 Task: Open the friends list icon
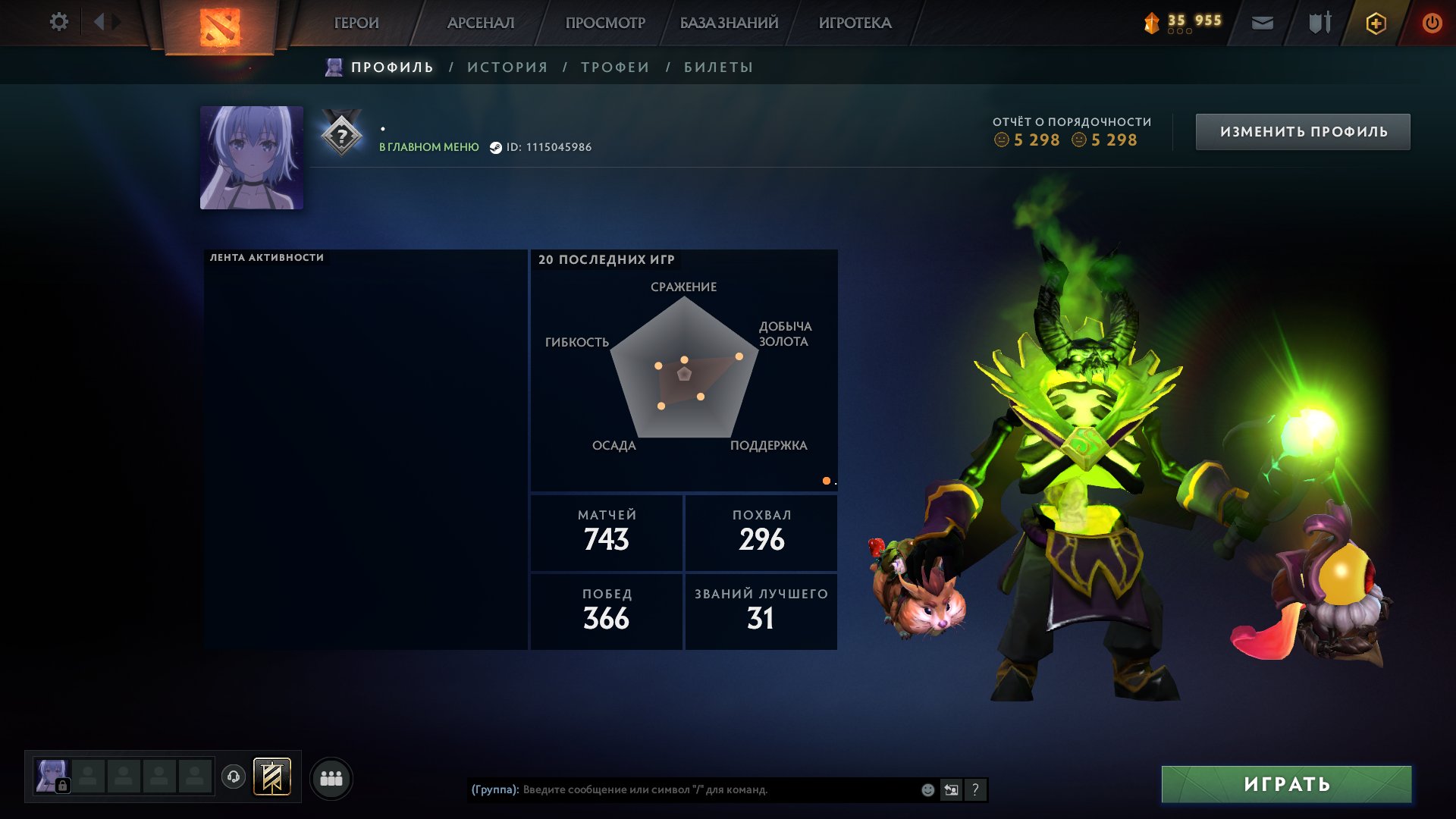331,777
